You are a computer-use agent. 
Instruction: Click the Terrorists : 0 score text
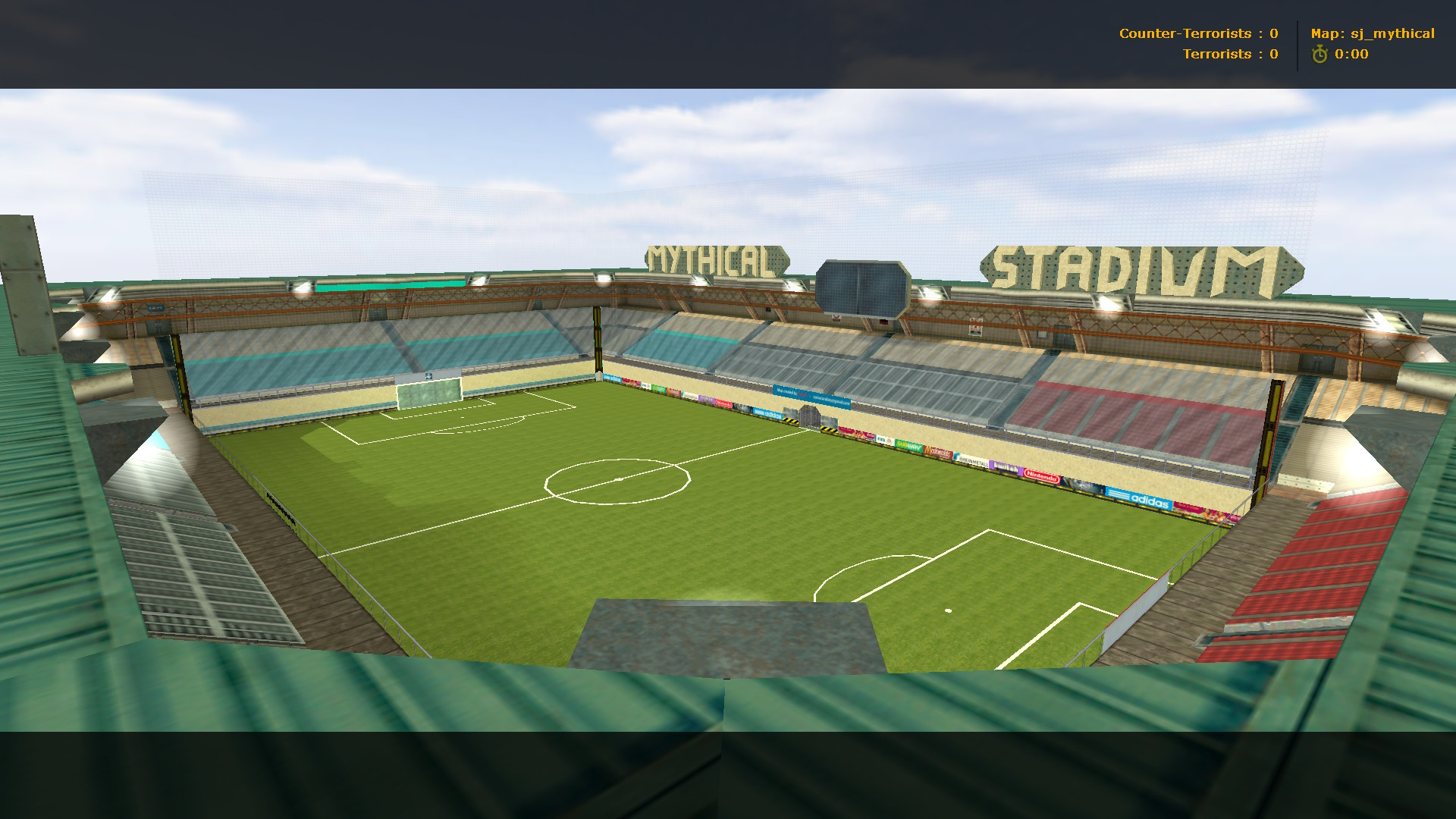[1228, 54]
